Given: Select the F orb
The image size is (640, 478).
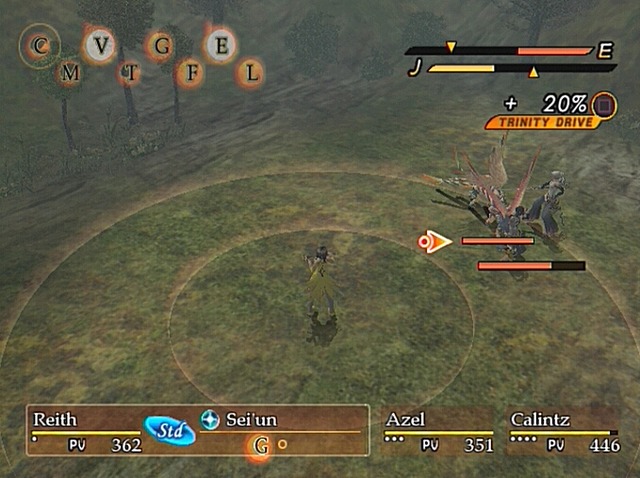Looking at the screenshot, I should tap(192, 72).
